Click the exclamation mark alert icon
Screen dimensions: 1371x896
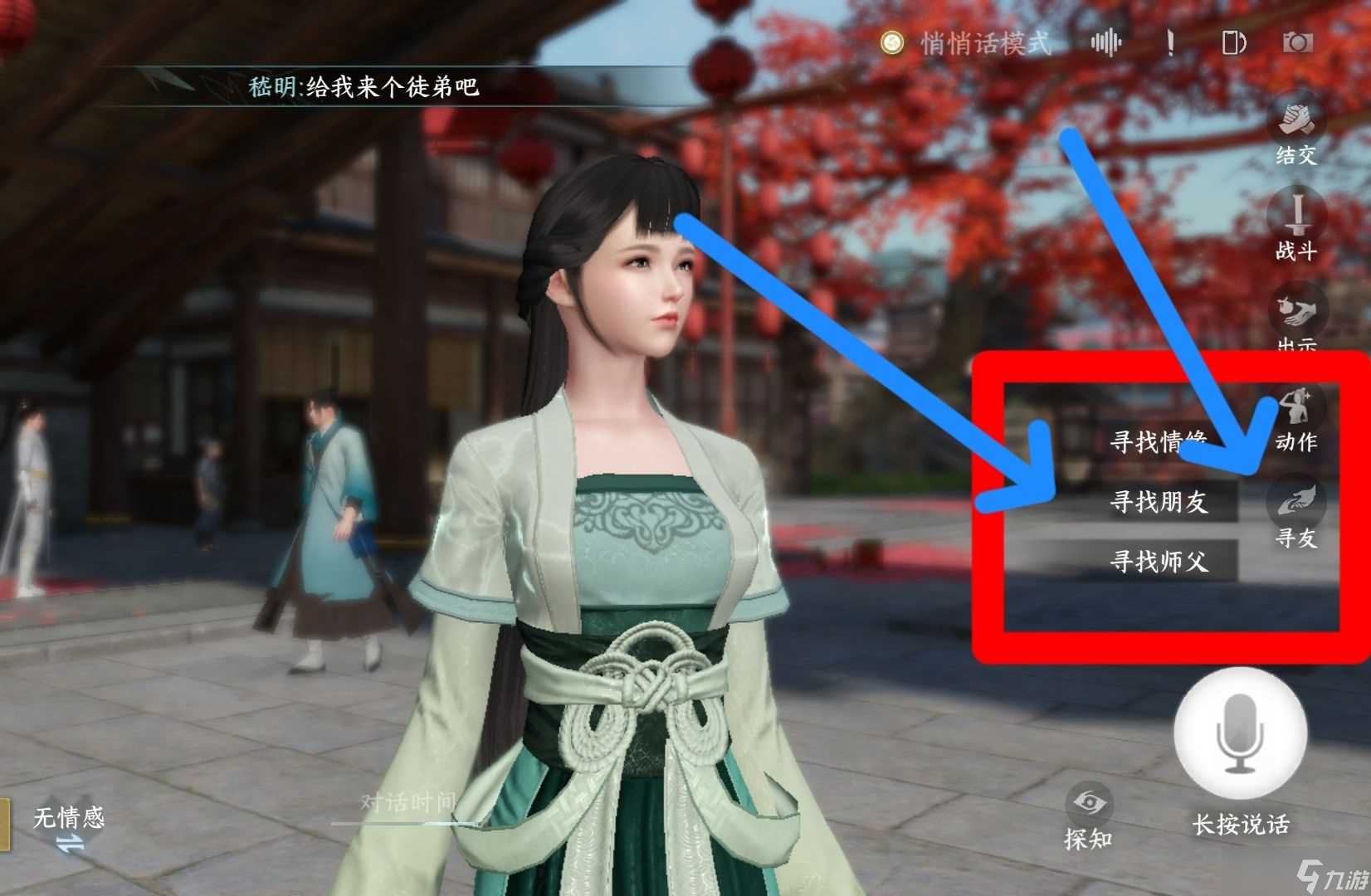1171,43
